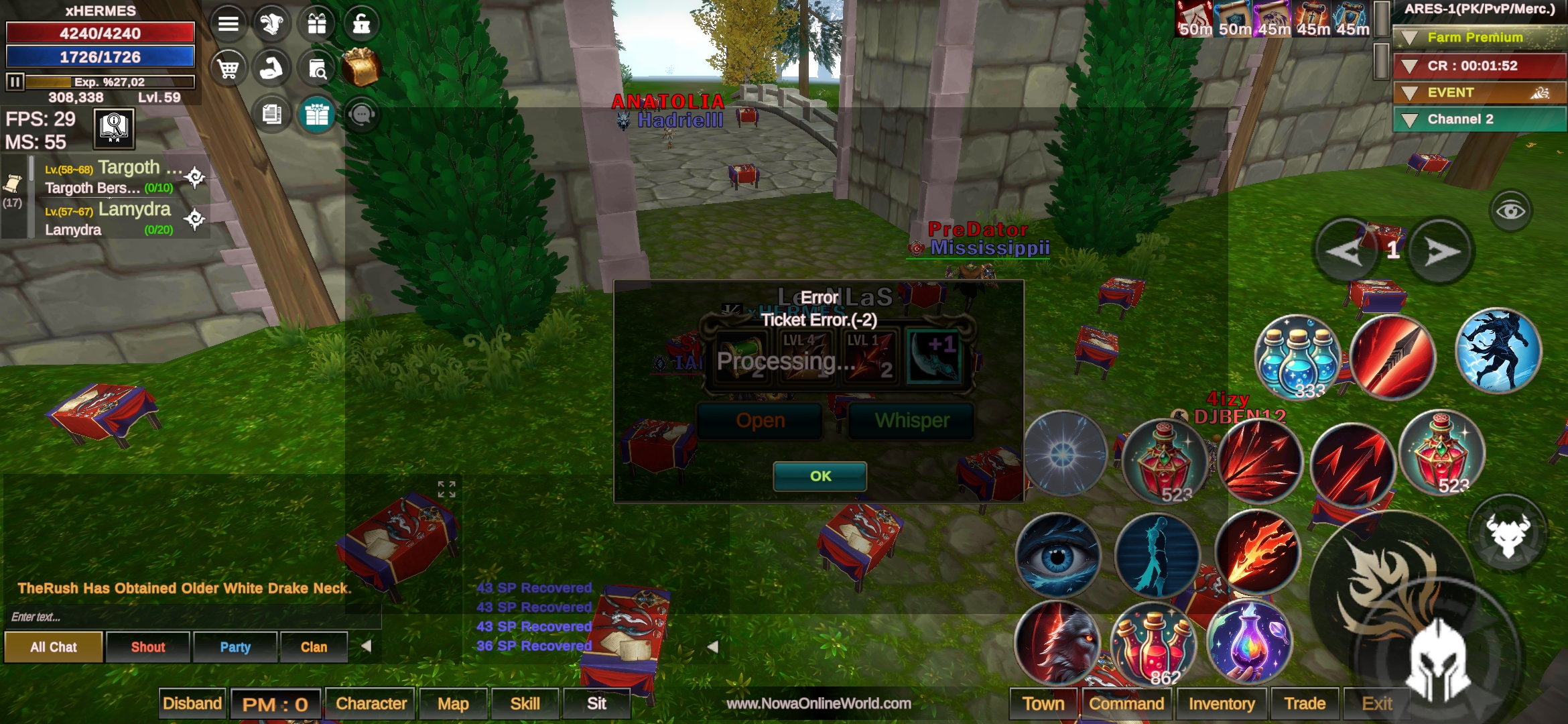Show the All Chat tab
Viewport: 1568px width, 724px height.
coord(54,647)
